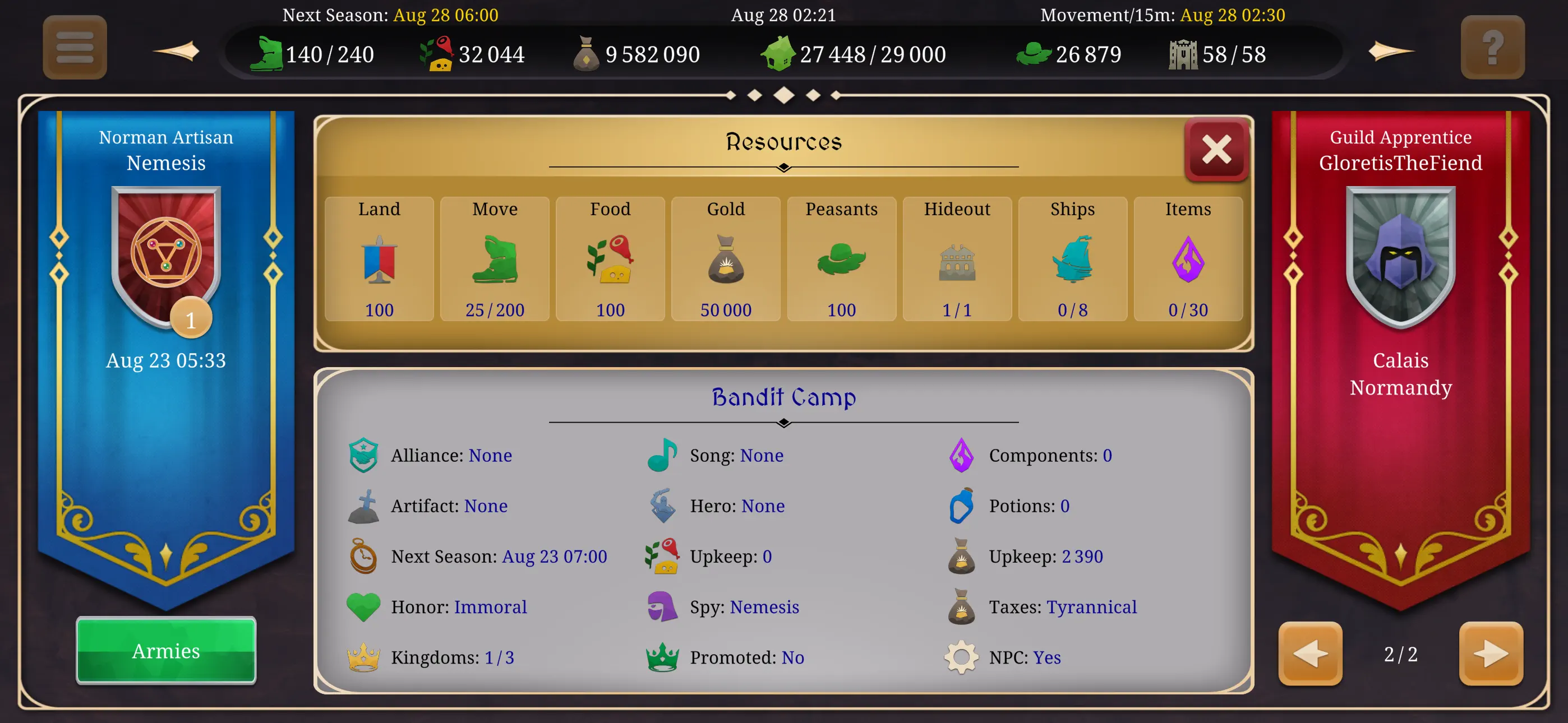The image size is (1568, 723).
Task: Click the green Honor heart icon
Action: [x=363, y=607]
